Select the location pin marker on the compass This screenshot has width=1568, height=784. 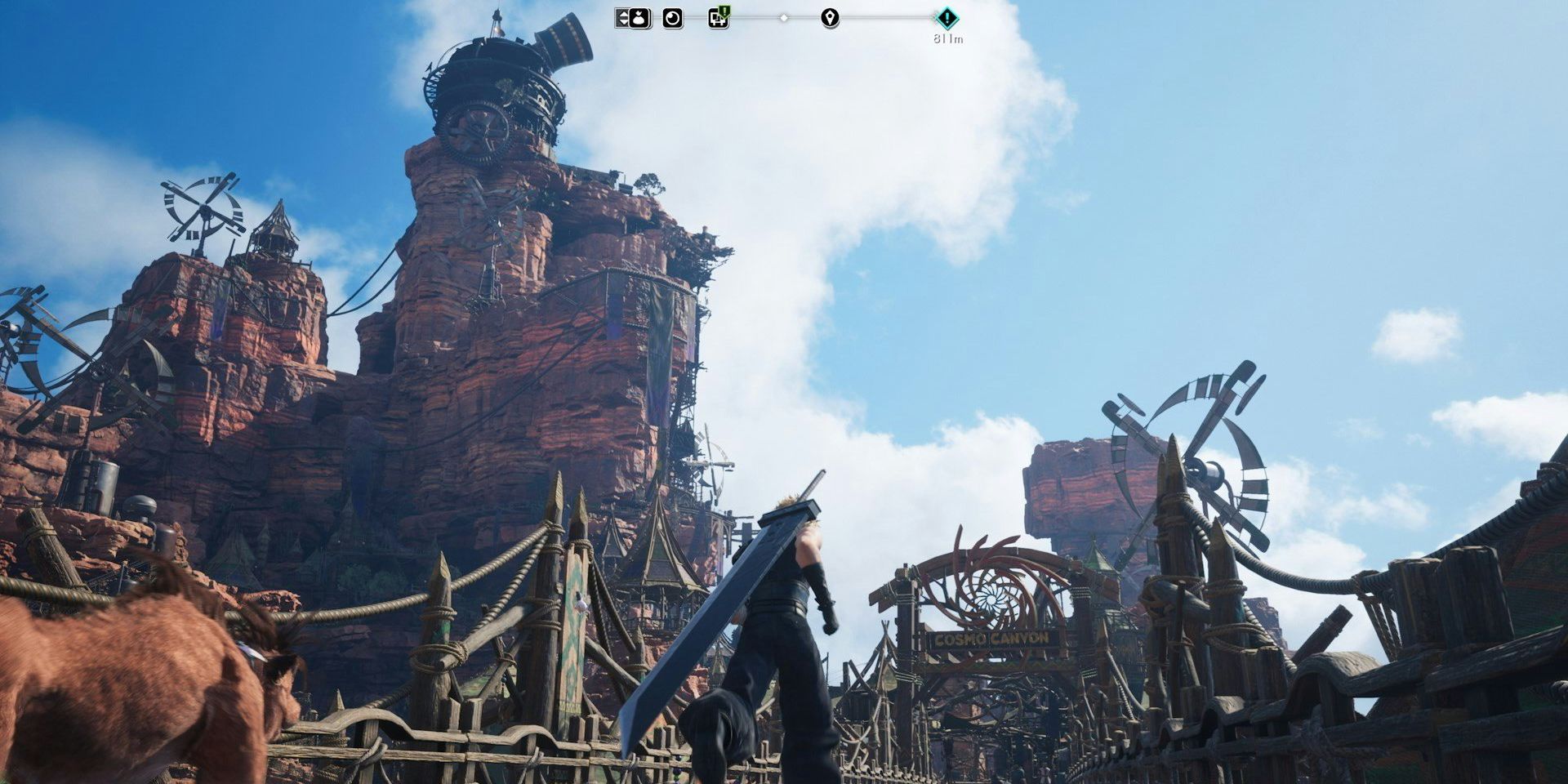(830, 18)
